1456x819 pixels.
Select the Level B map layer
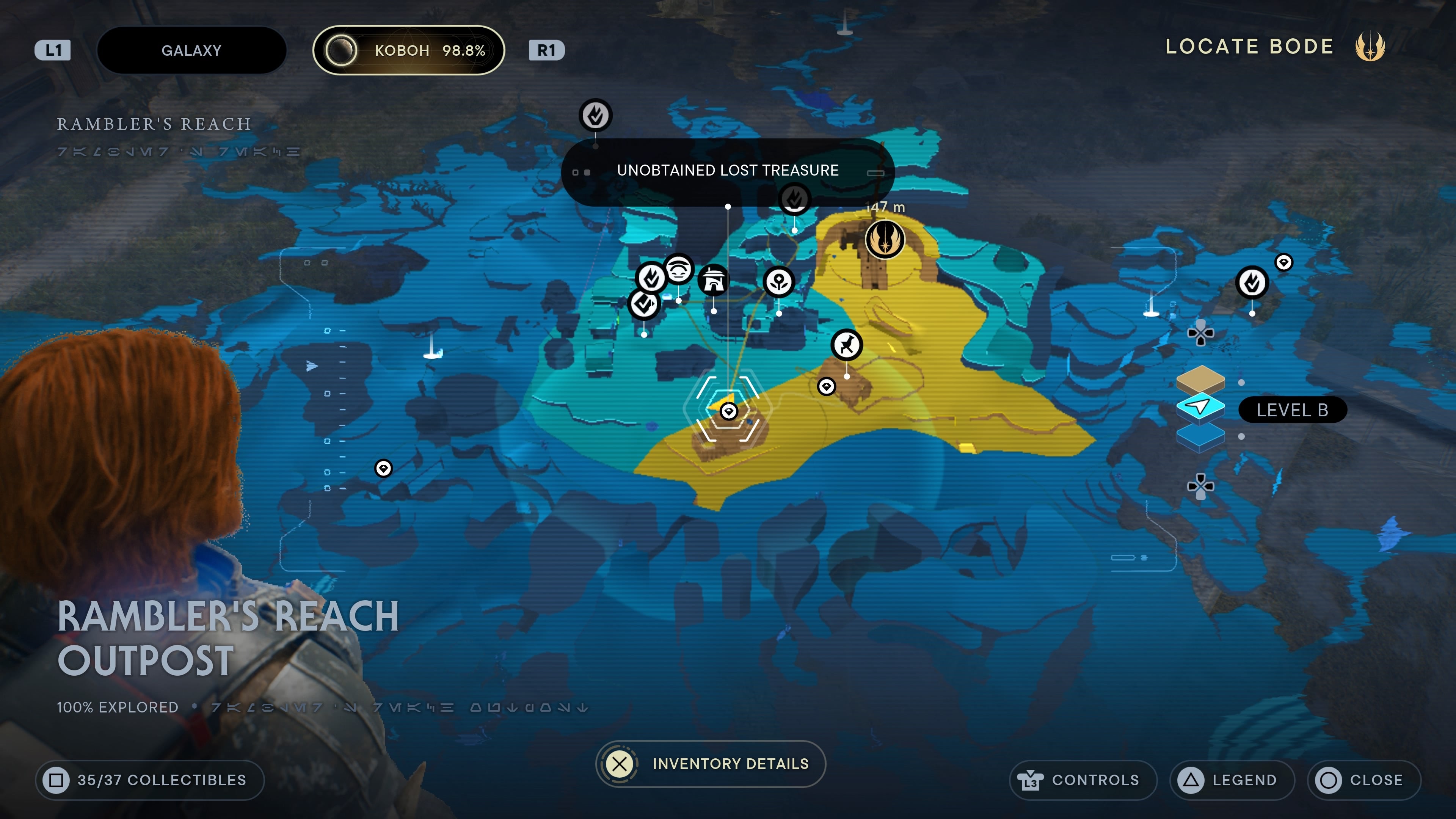(x=1200, y=407)
